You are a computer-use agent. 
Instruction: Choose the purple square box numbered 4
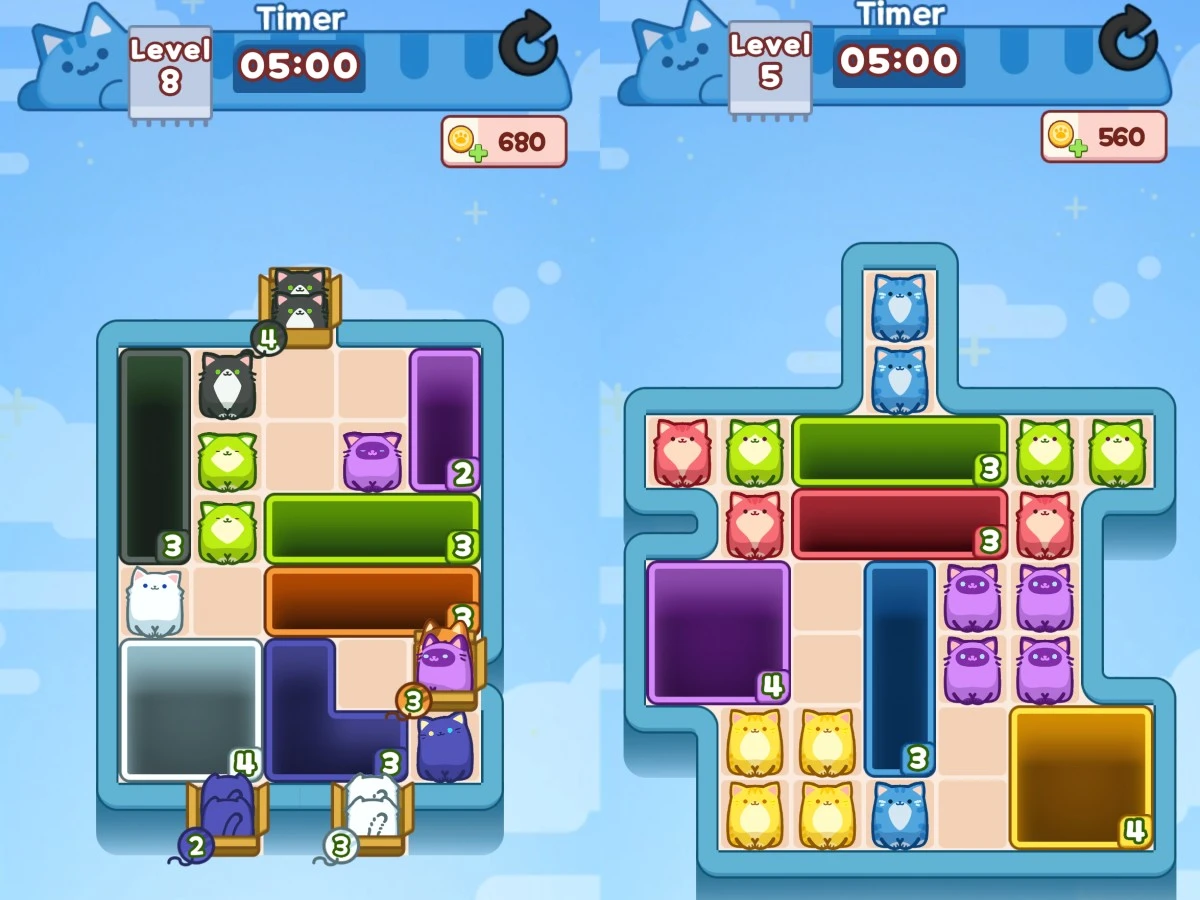tap(718, 632)
